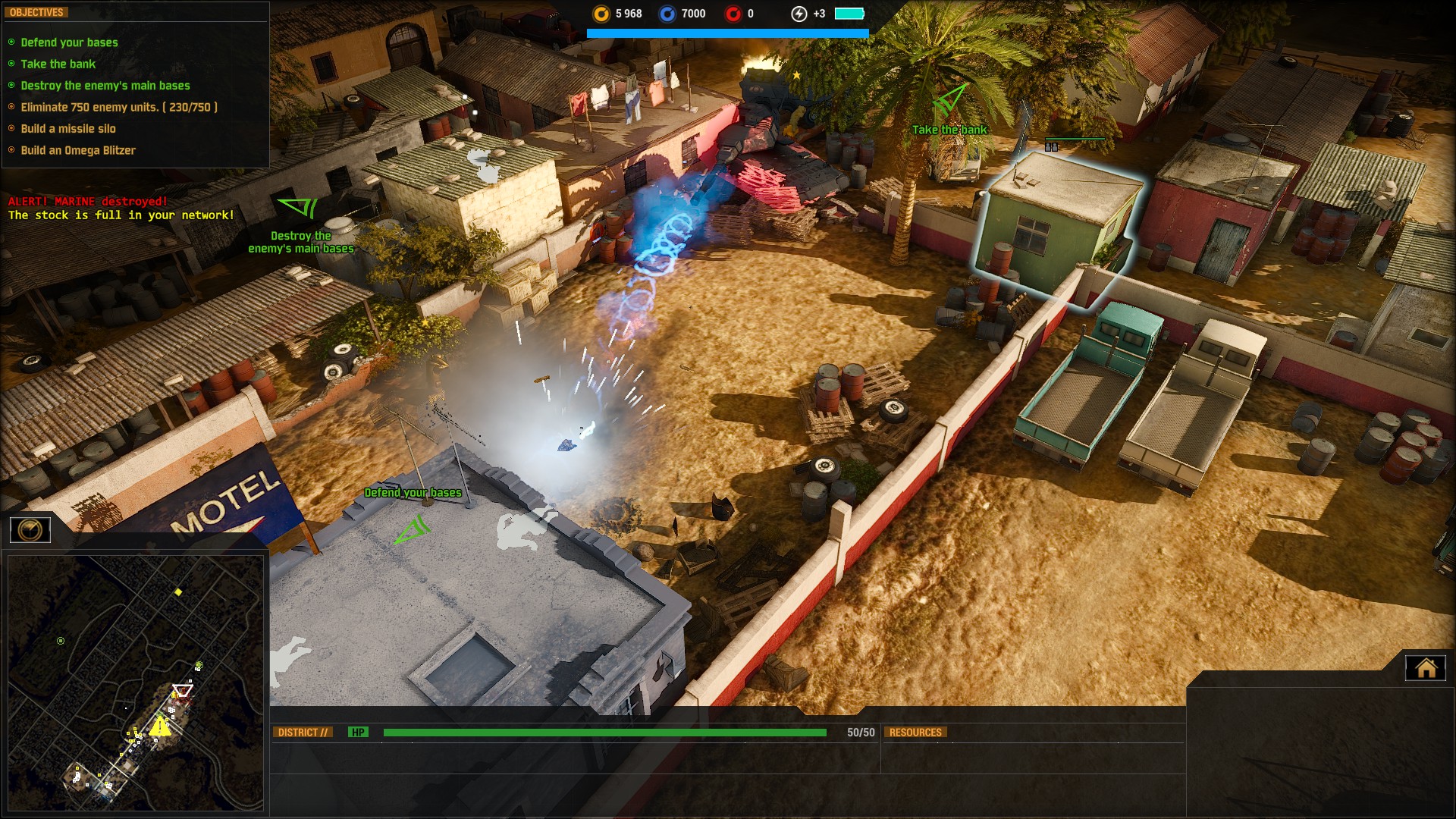Click the 'Destroy the enemy's main bases' marker

[298, 206]
